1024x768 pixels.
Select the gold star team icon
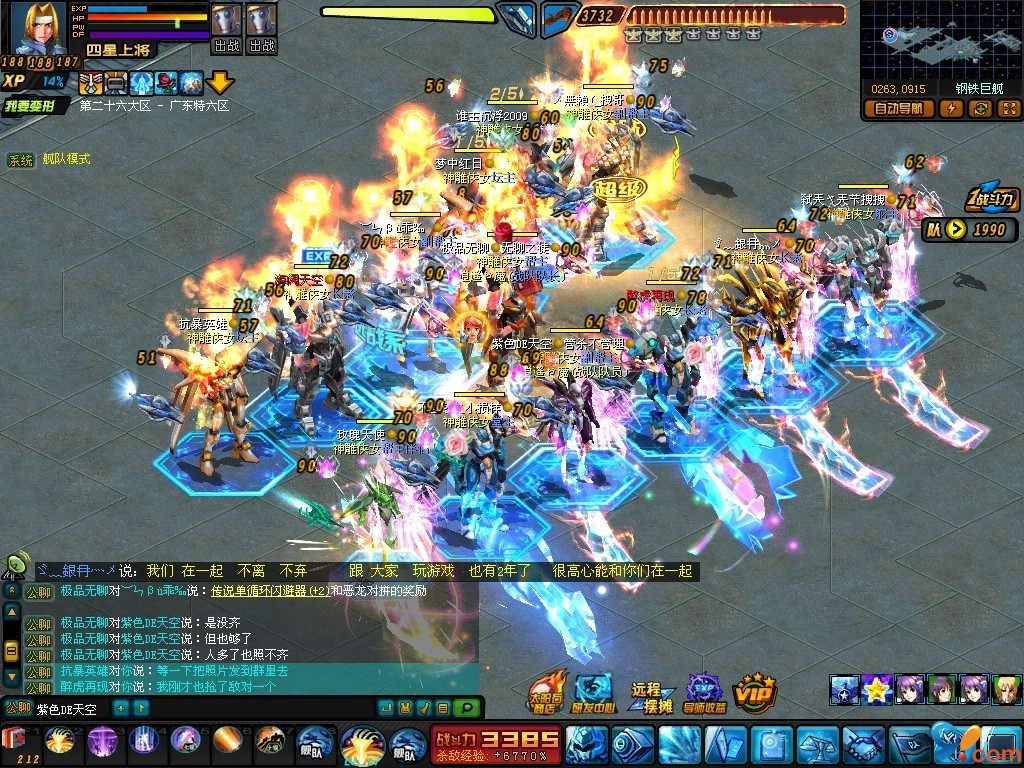[x=878, y=689]
